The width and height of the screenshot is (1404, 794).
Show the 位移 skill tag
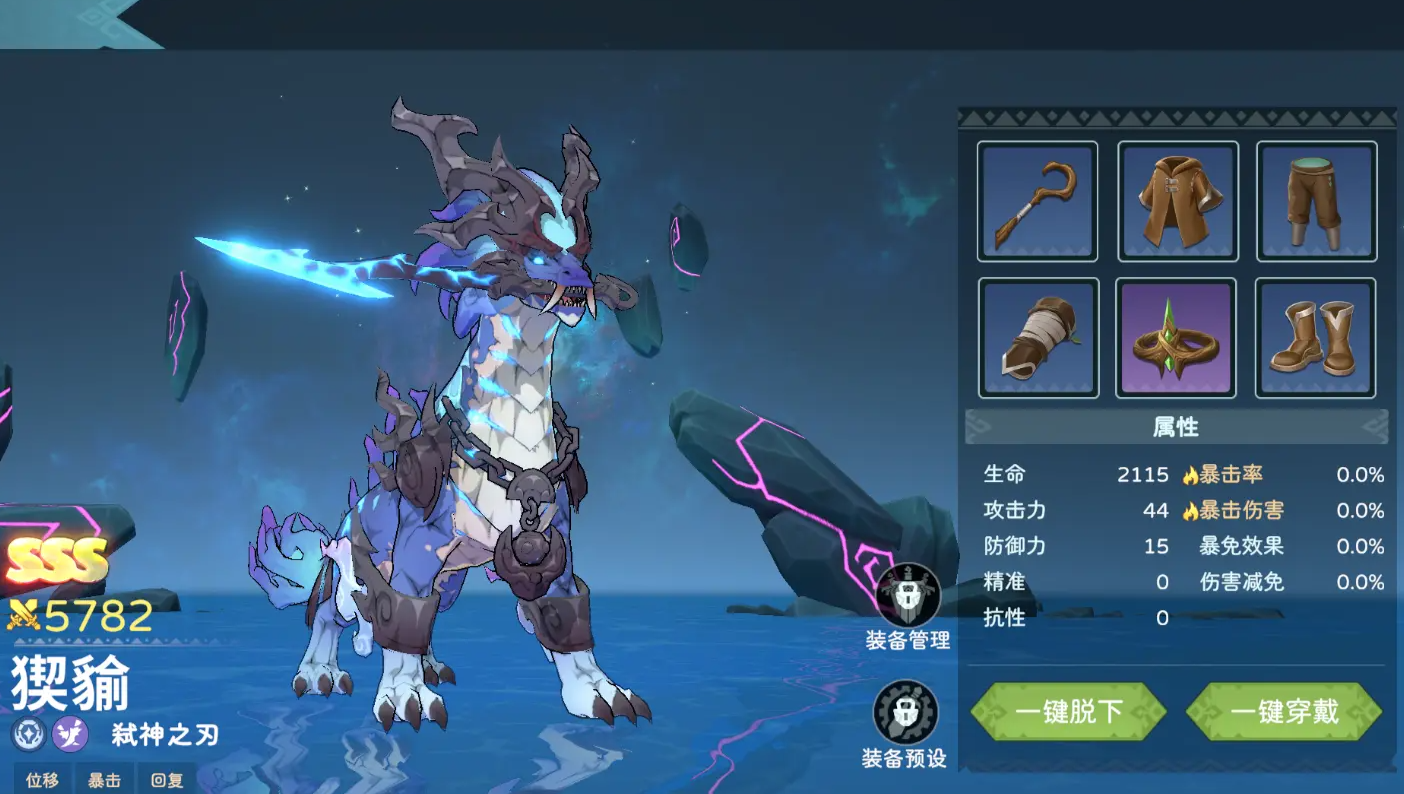[42, 780]
